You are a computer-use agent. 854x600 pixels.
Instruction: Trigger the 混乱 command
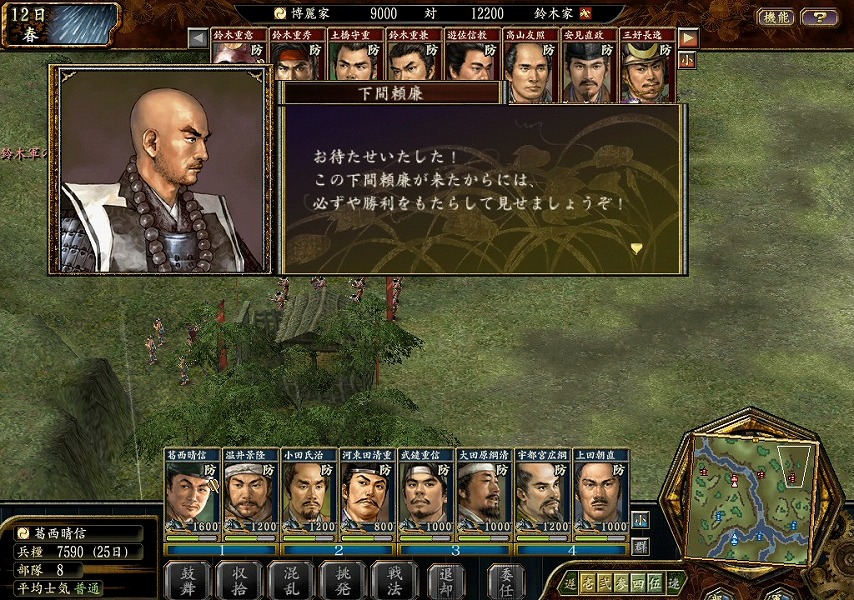point(290,579)
